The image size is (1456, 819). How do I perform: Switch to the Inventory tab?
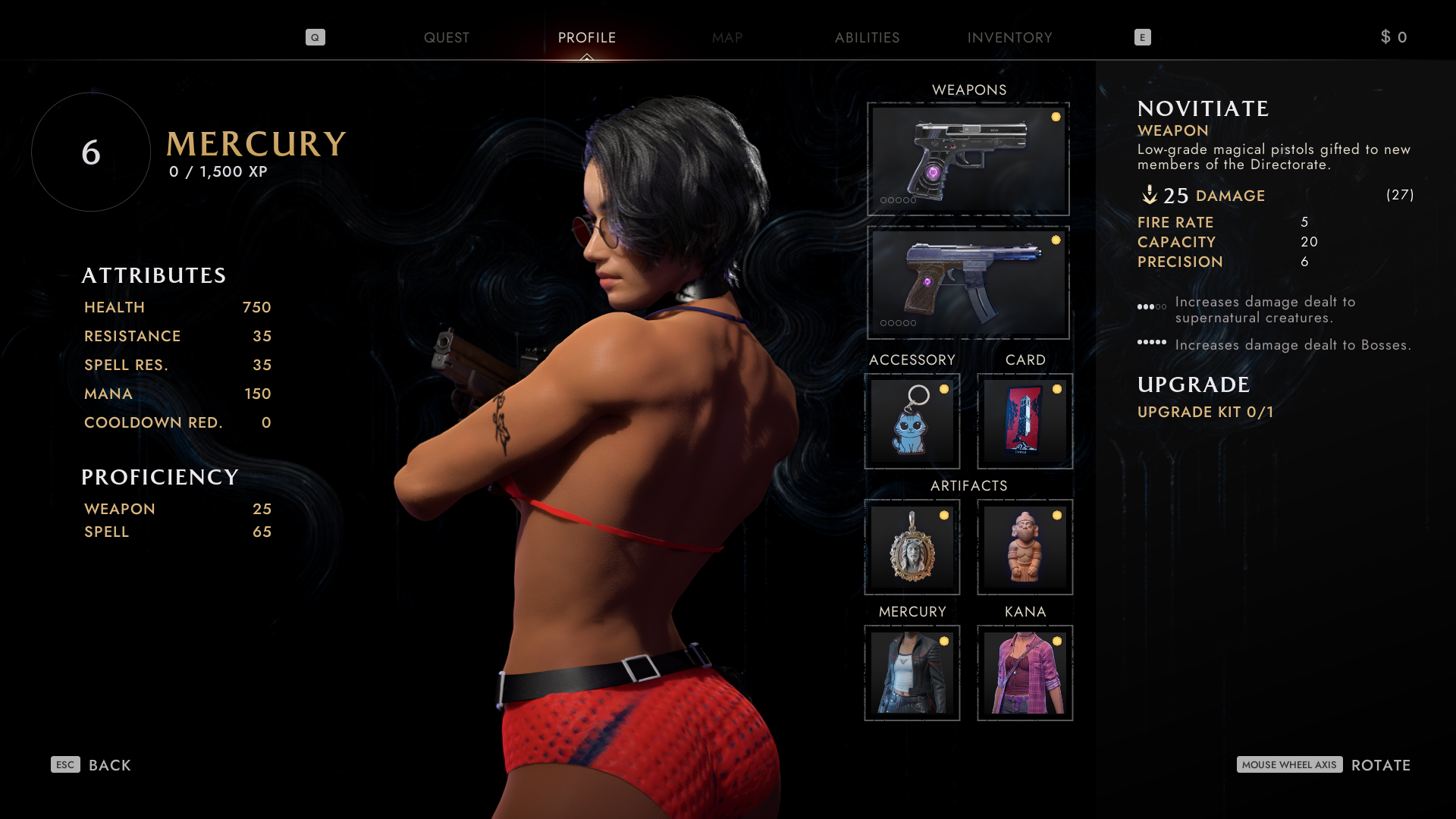tap(1009, 38)
